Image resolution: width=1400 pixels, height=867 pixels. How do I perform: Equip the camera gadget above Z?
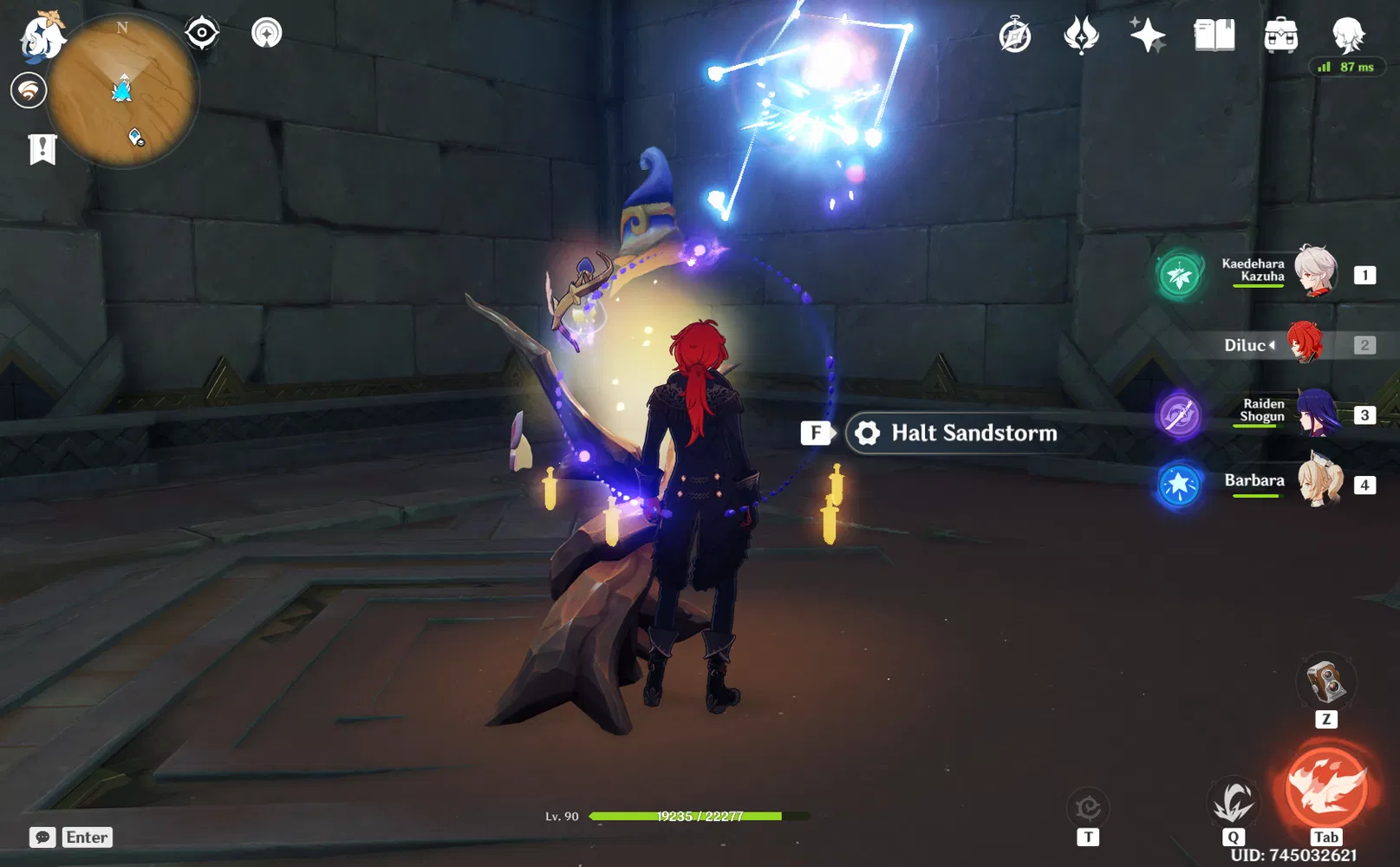[1325, 683]
